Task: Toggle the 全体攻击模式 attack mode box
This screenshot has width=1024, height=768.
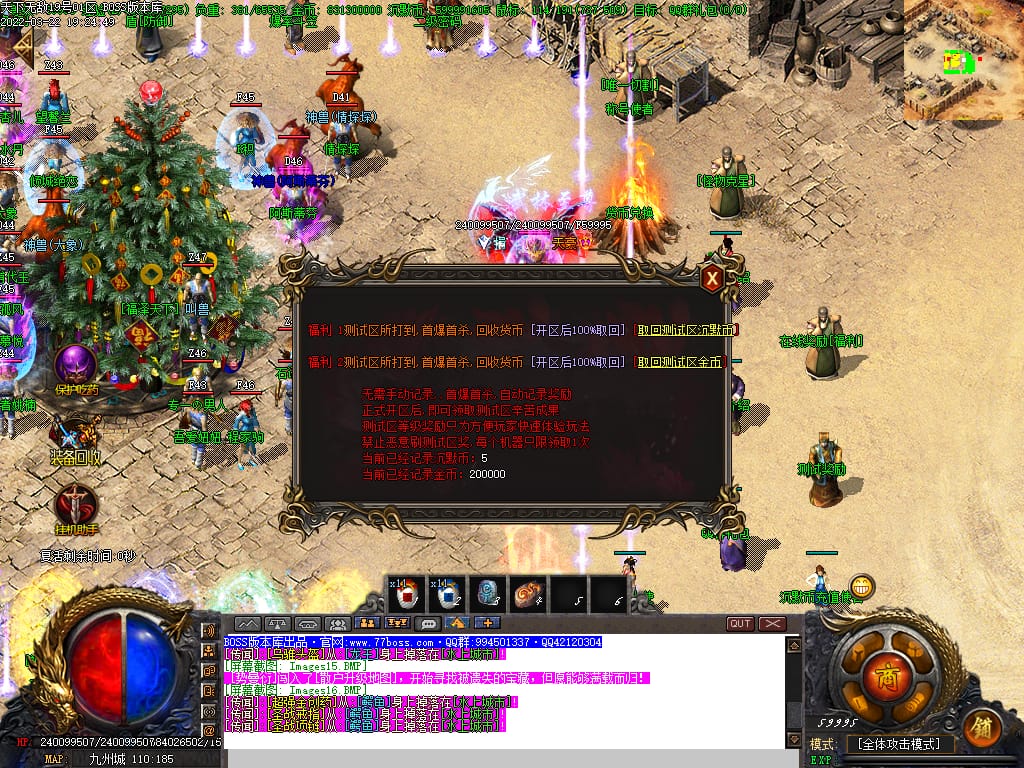Action: point(899,745)
